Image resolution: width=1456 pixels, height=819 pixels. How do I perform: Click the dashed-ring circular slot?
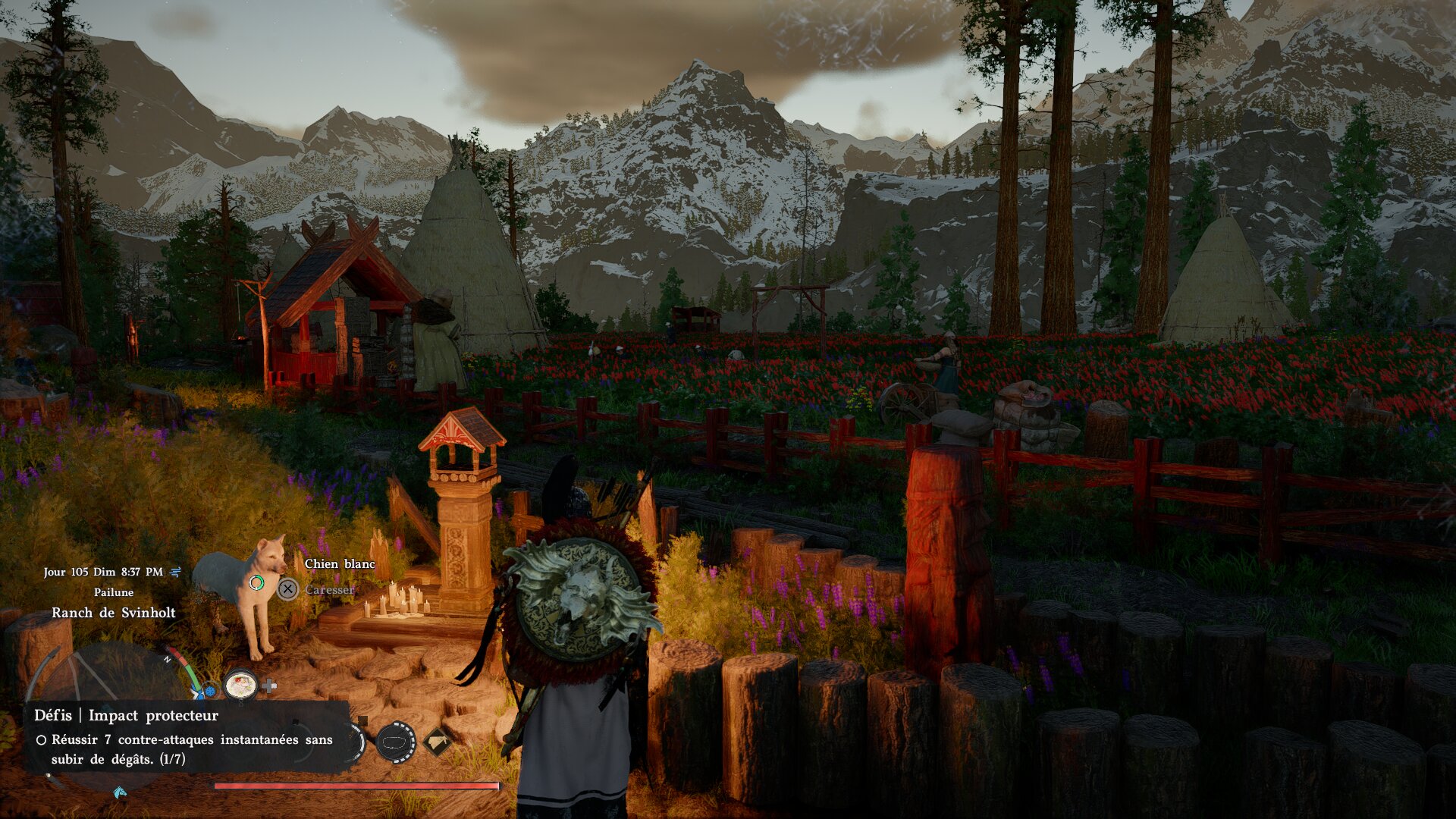tap(395, 742)
